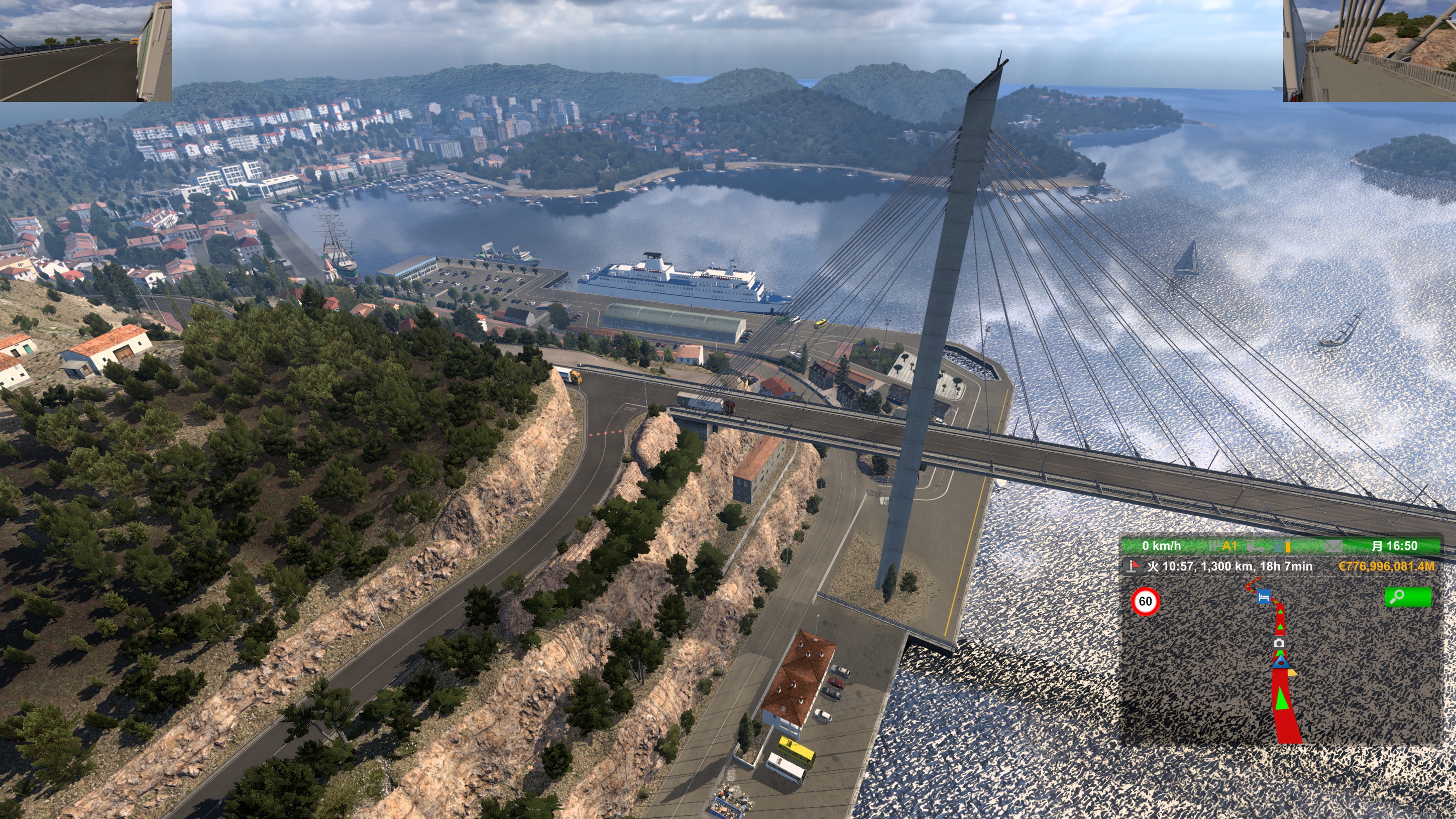This screenshot has height=819, width=1456.
Task: Click the camera marker on the route
Action: coord(1280,644)
